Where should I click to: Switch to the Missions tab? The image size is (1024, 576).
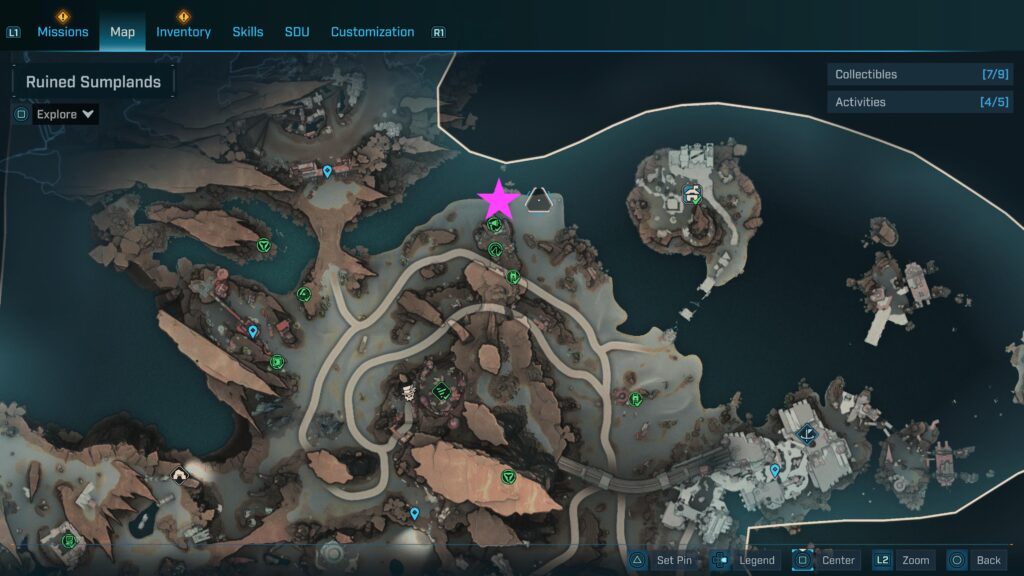pos(64,32)
